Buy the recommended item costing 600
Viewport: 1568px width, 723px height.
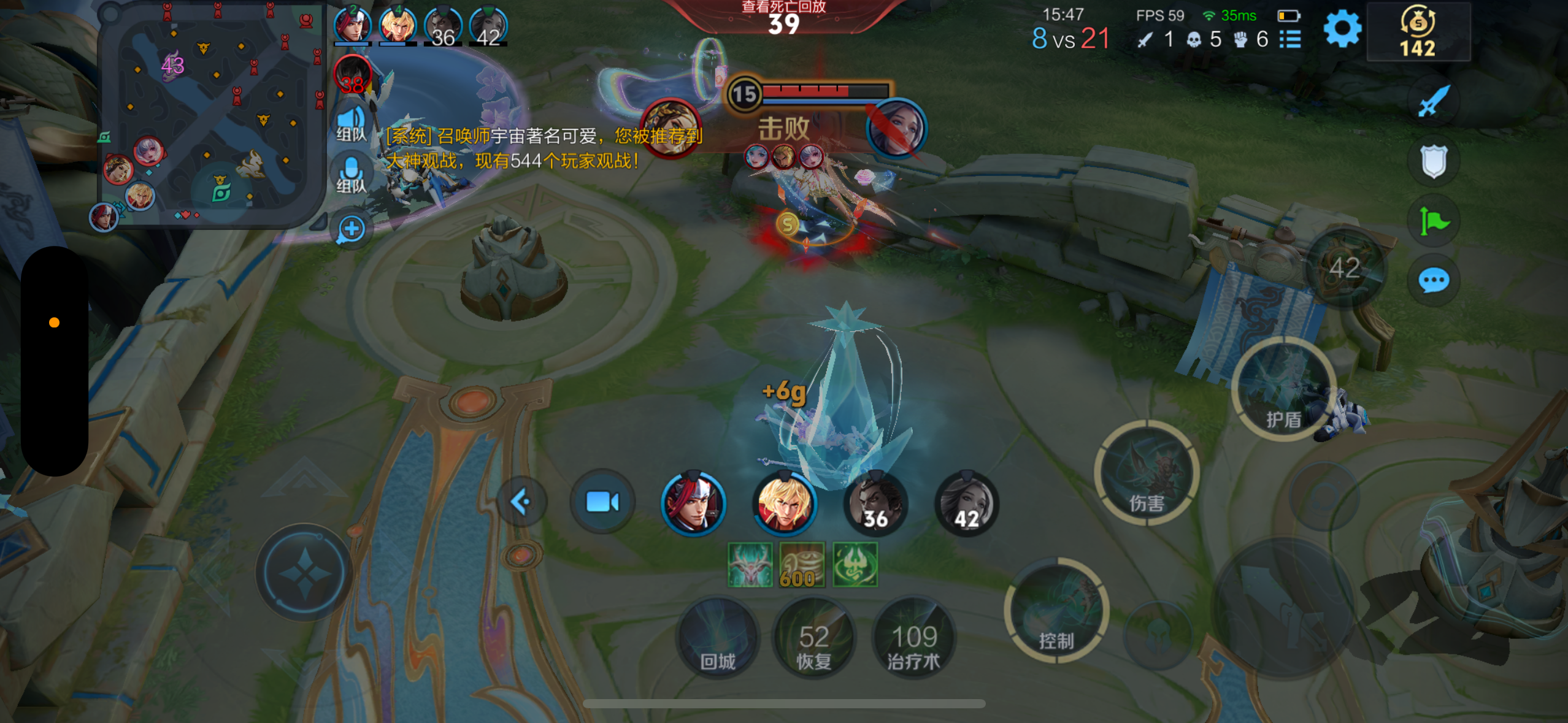point(802,565)
